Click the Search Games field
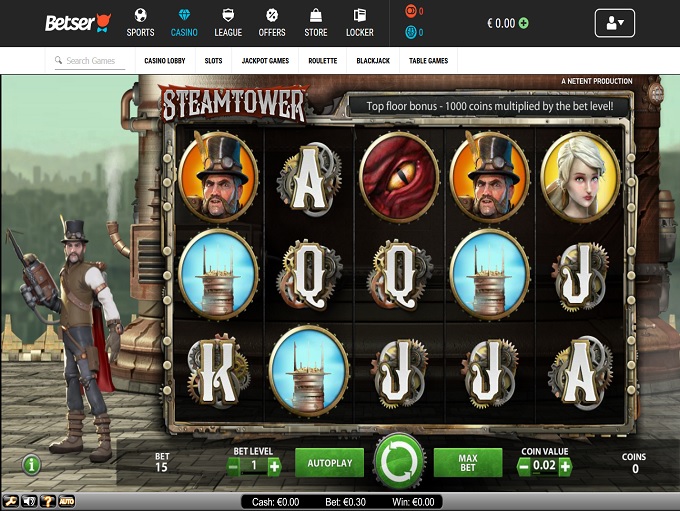The height and width of the screenshot is (511, 680). pyautogui.click(x=90, y=61)
